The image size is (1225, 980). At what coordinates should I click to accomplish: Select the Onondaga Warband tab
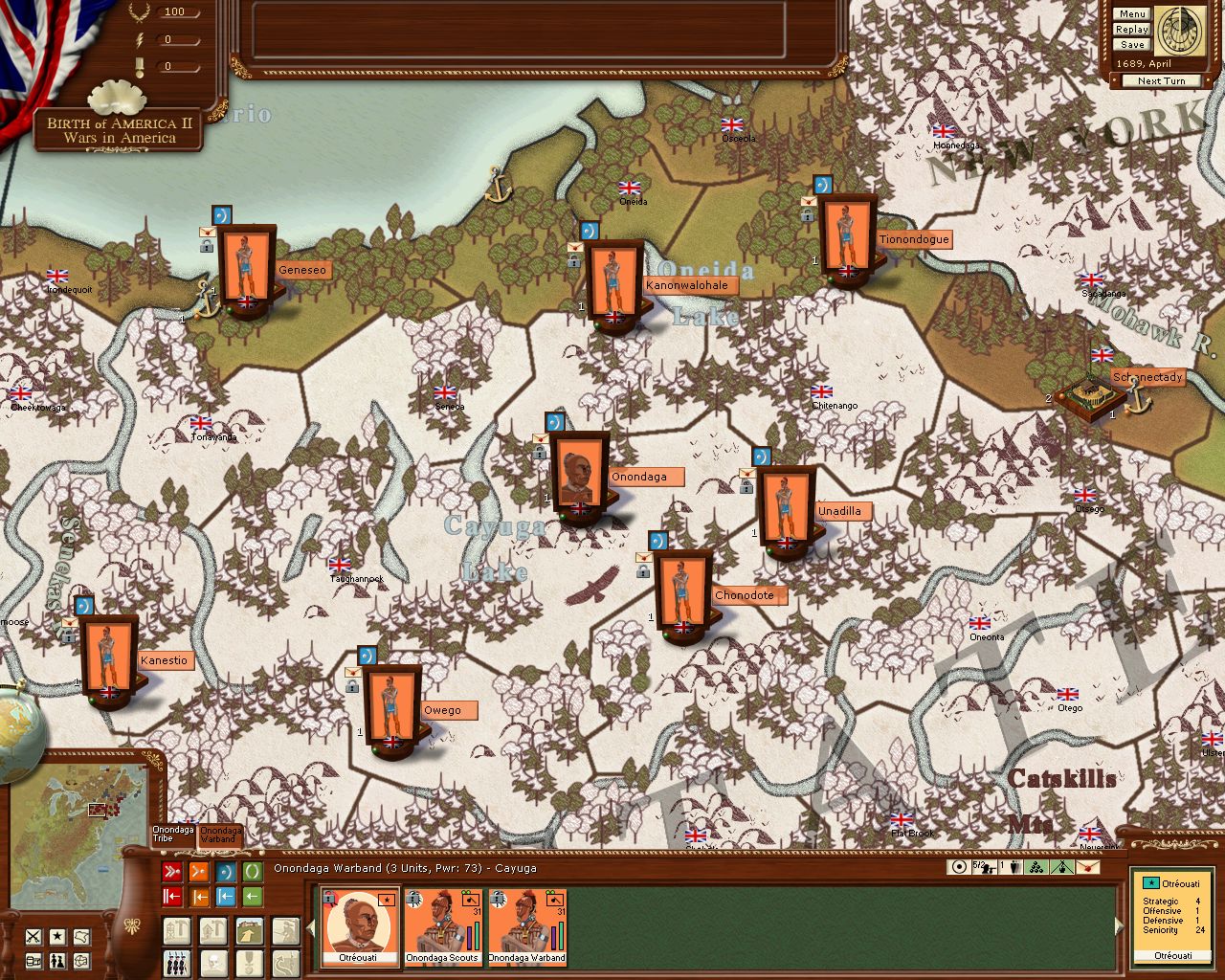tap(221, 835)
